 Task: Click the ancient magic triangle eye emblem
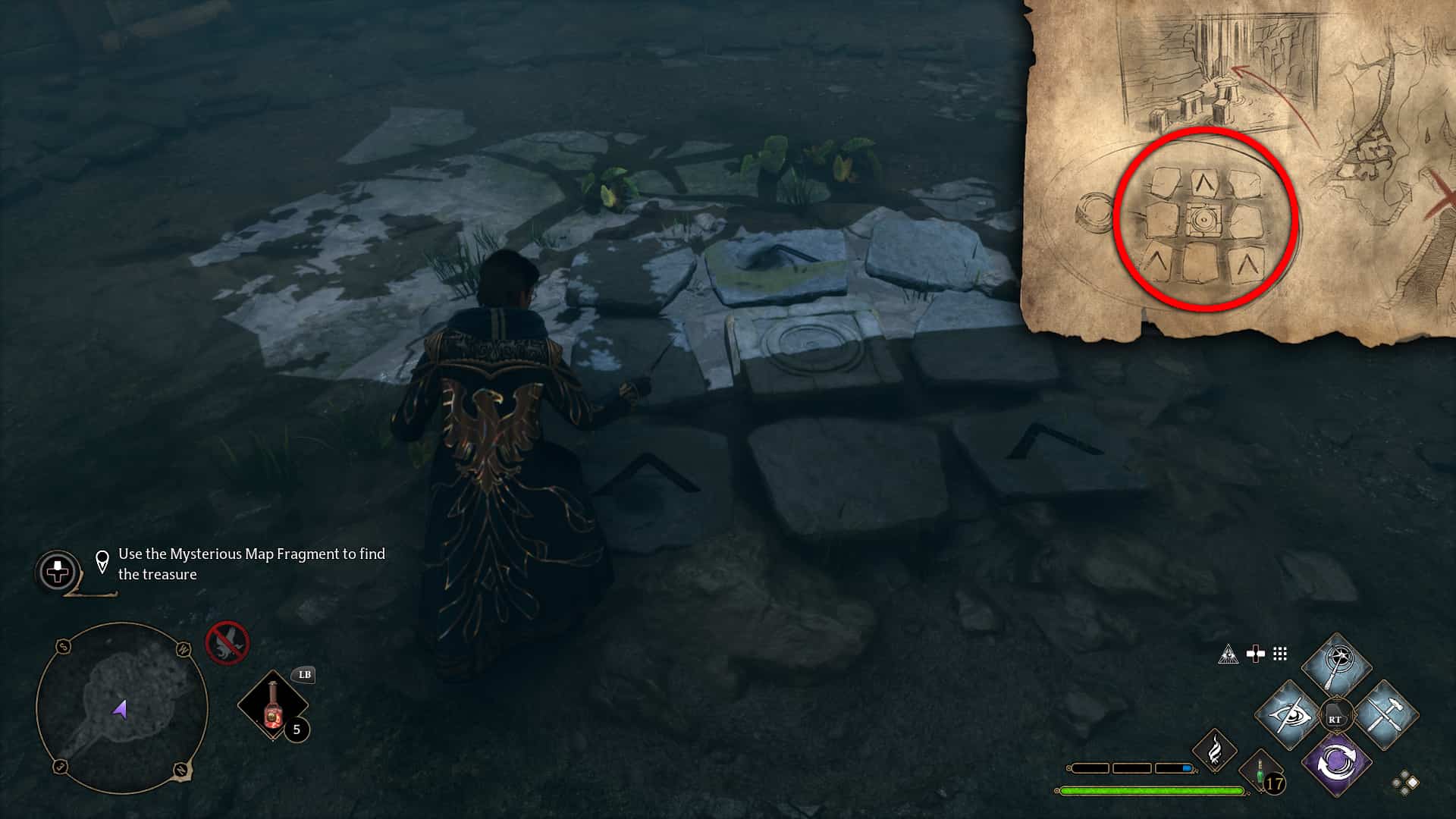click(x=1230, y=655)
